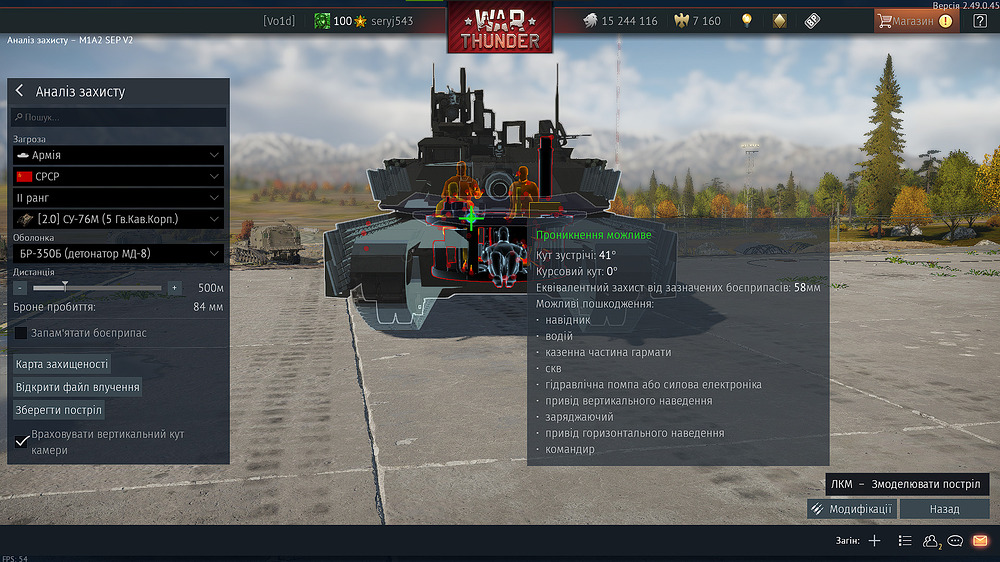Toggle the Запам'ятати боєприпас checkbox
Screen dimensions: 1000x562
[21, 333]
